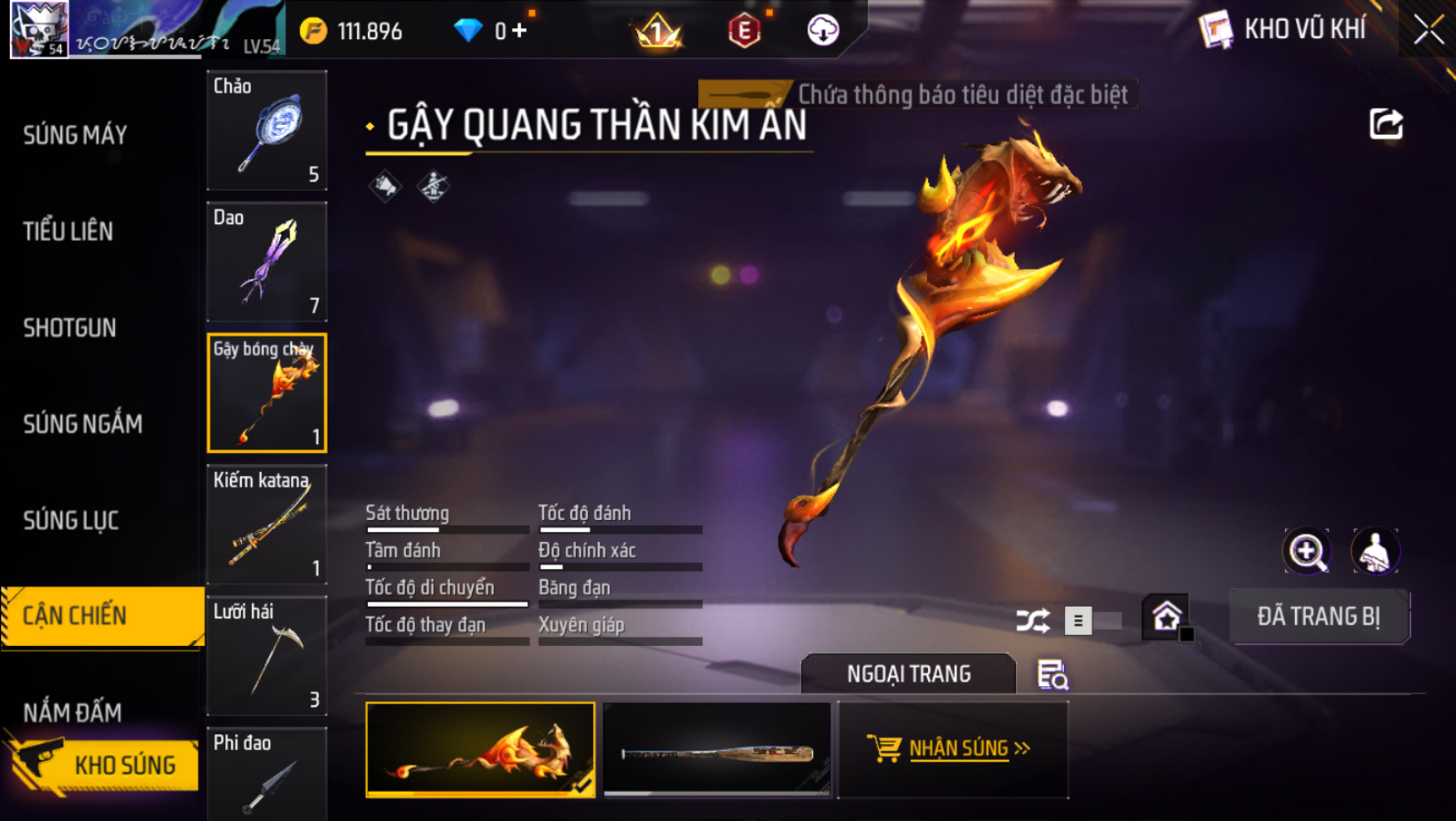Open the TIỂU LIÊN weapon category

pyautogui.click(x=68, y=232)
